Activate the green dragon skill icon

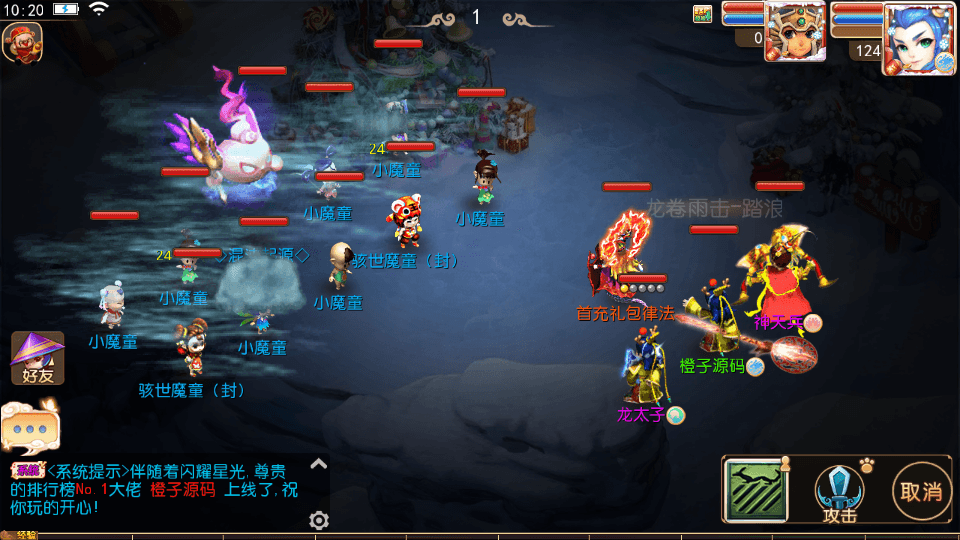[x=756, y=490]
